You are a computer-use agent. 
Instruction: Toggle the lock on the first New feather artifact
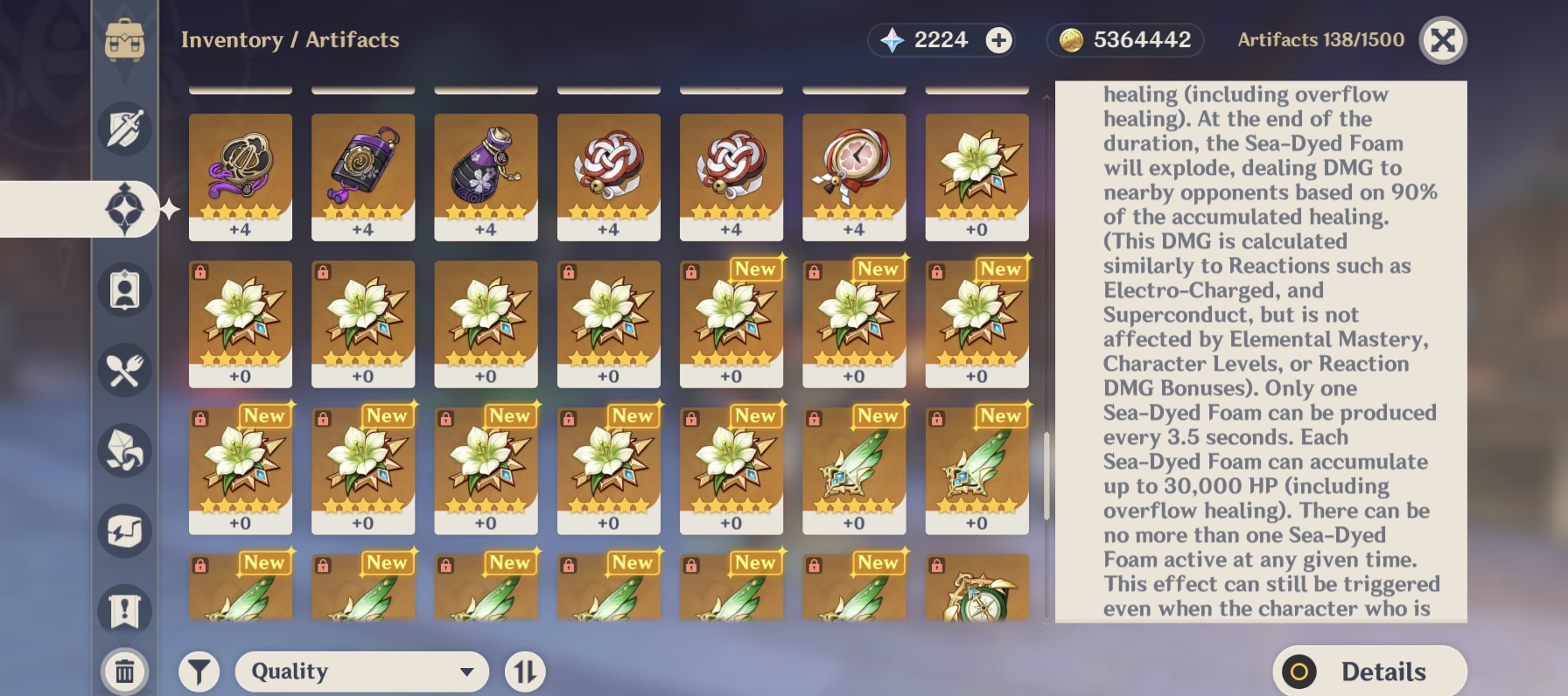click(814, 417)
